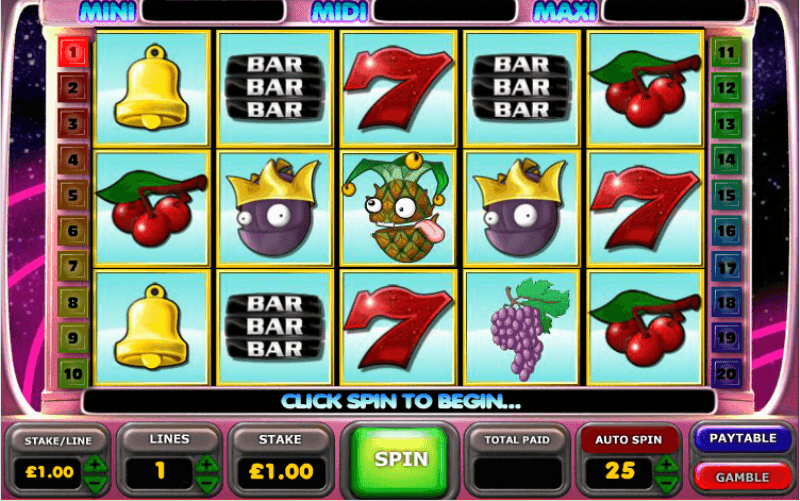Hit the green SPIN button
Viewport: 800px width, 501px height.
(x=401, y=459)
